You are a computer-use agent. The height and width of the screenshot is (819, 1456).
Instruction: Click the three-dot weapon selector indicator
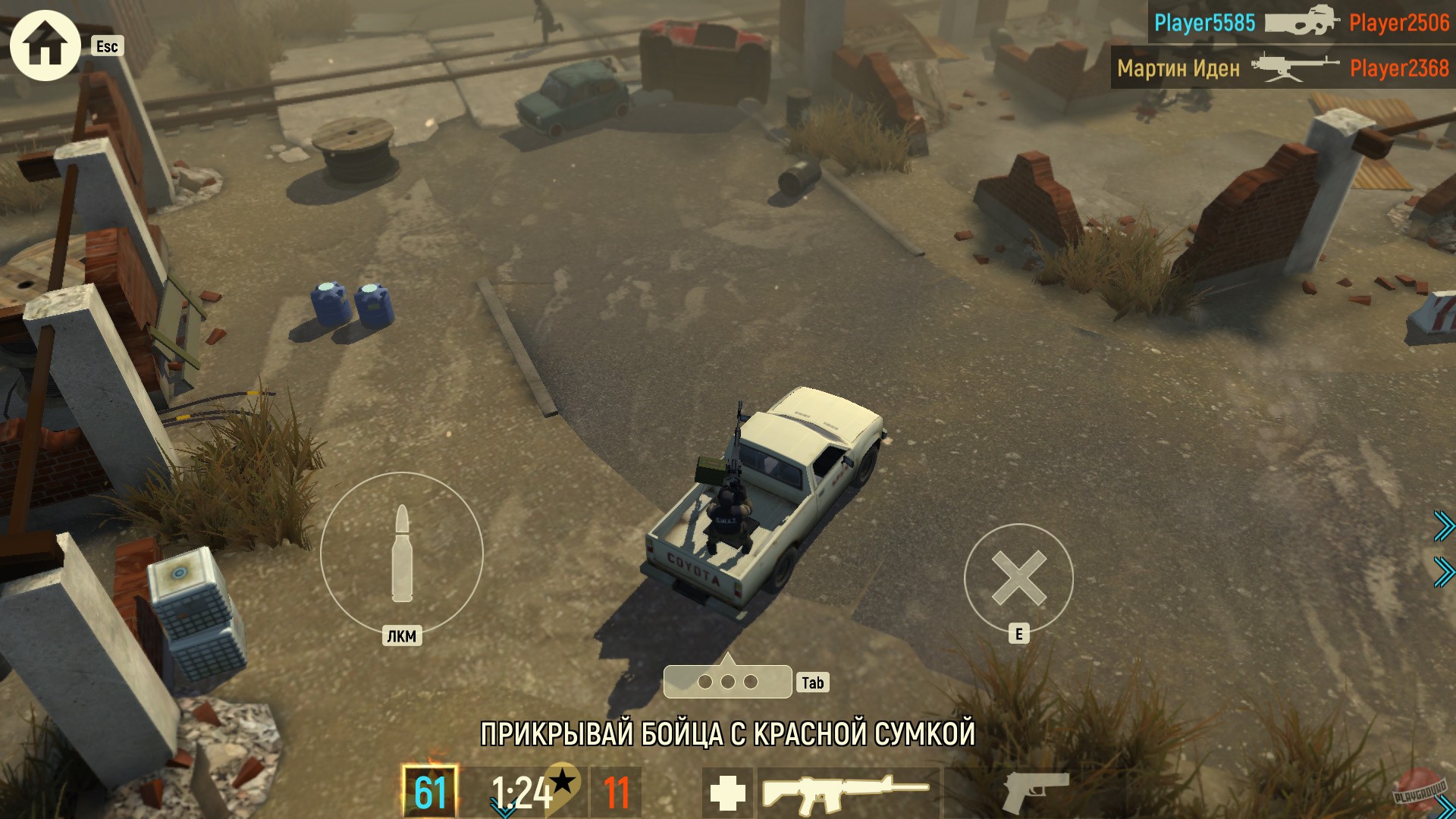728,682
